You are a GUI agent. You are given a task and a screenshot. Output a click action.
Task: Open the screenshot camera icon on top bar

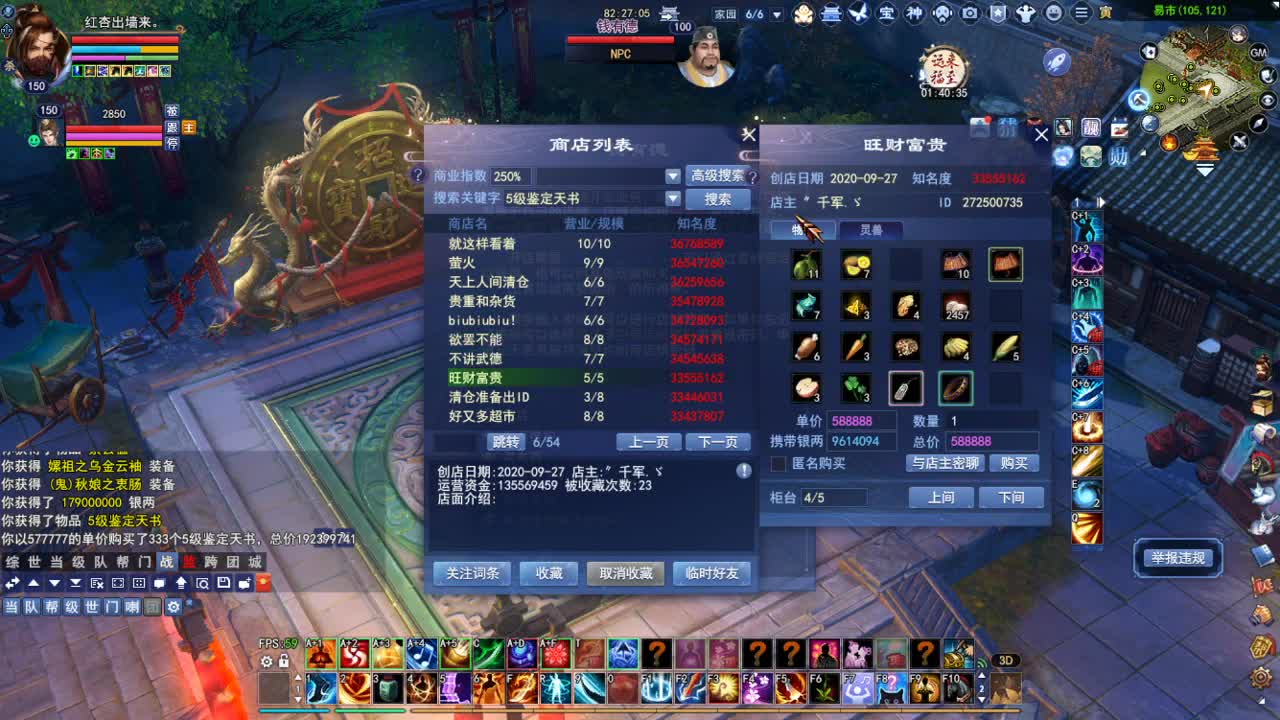[969, 14]
